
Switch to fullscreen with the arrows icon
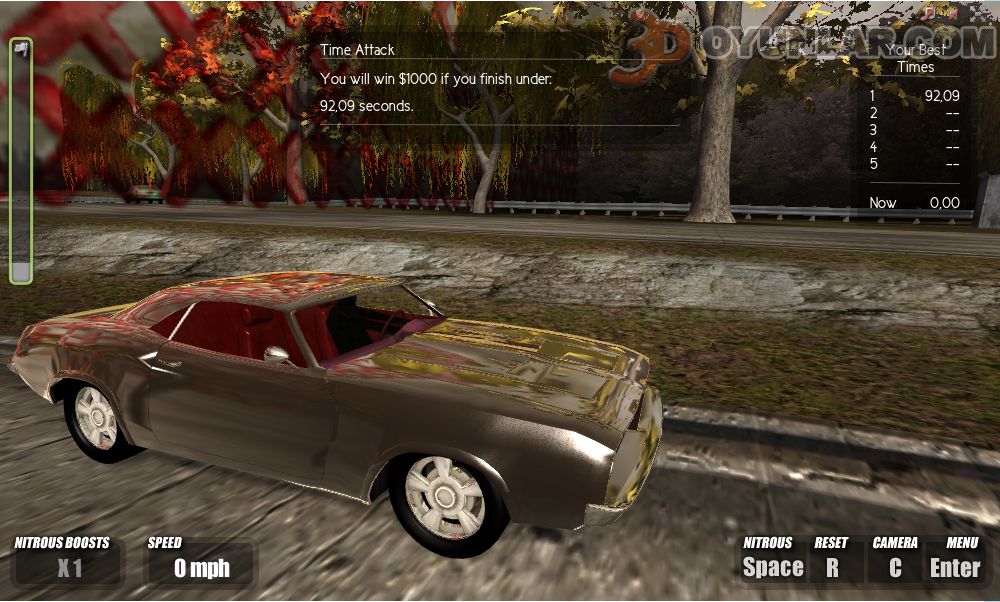pyautogui.click(x=978, y=13)
